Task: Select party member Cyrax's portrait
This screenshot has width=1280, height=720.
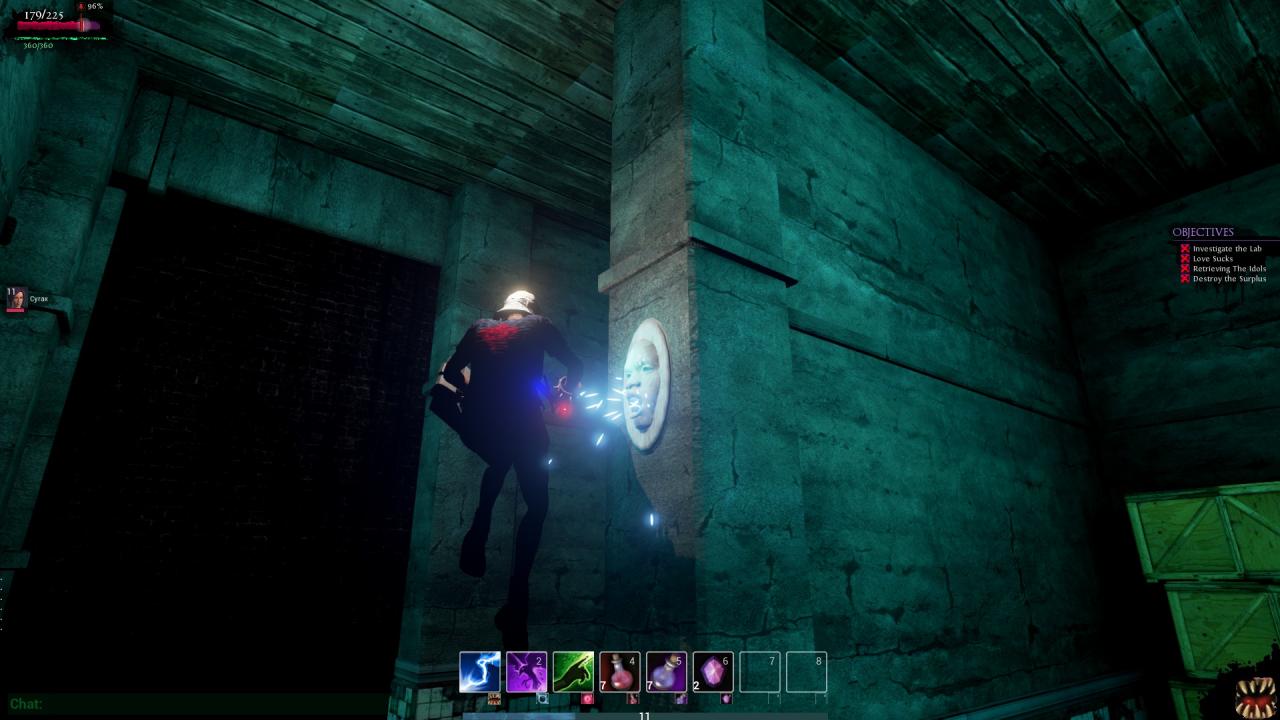Action: click(x=16, y=299)
